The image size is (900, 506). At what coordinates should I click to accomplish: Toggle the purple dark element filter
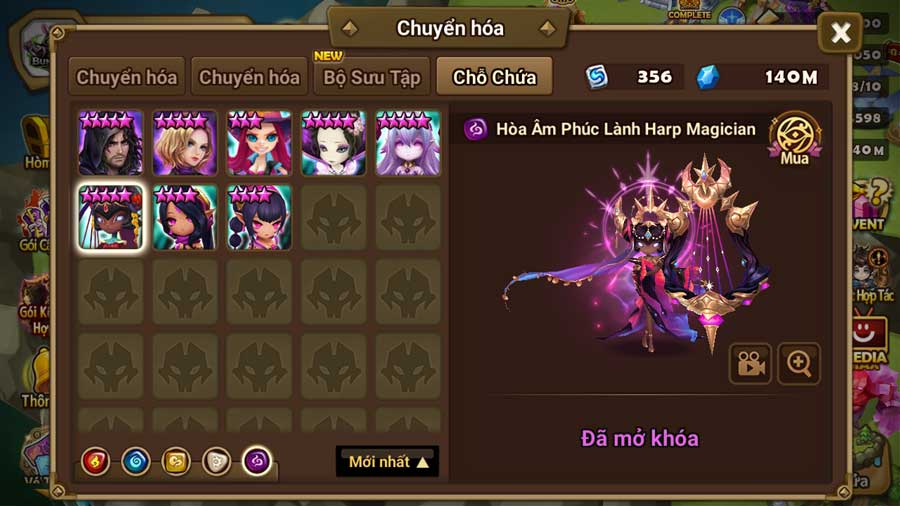257,461
